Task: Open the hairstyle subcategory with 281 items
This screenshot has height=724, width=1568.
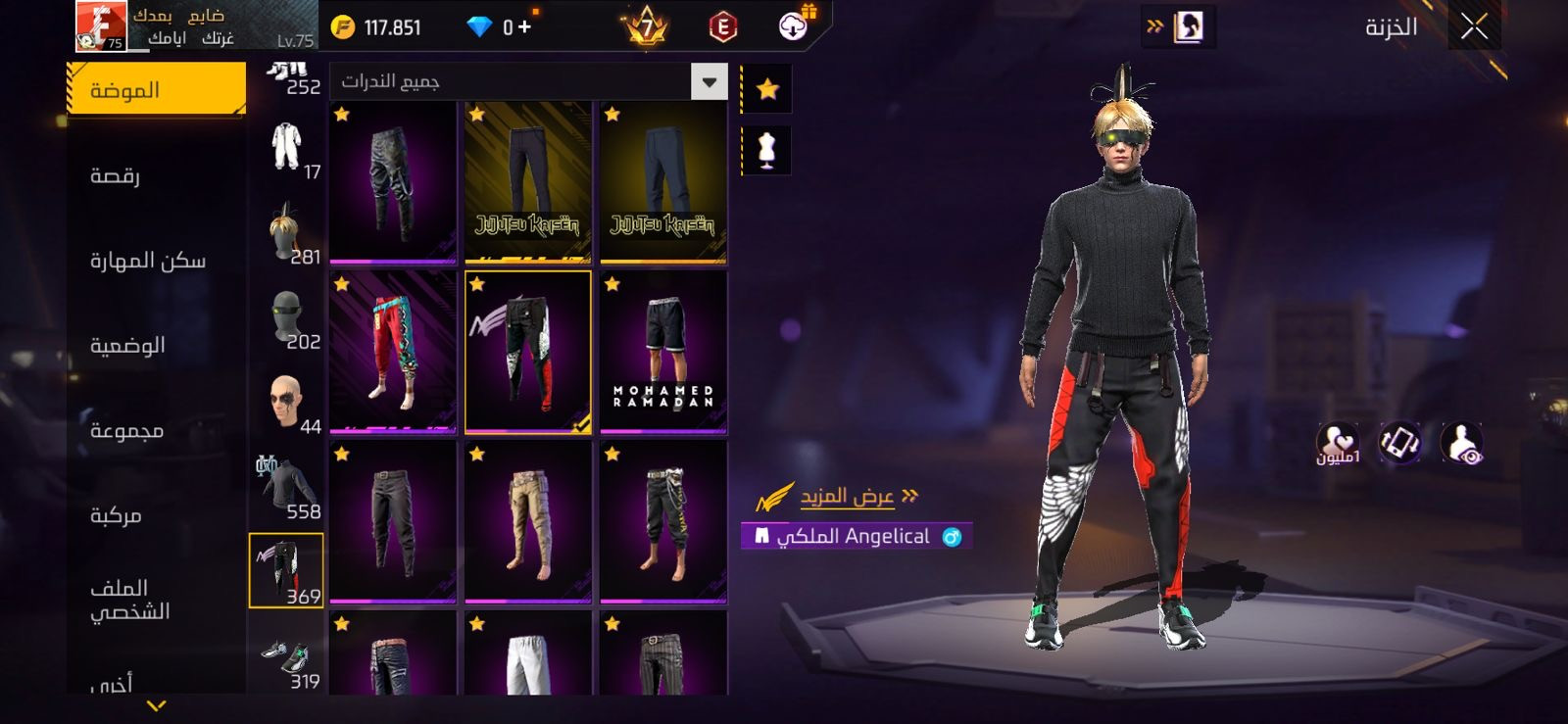Action: [x=286, y=234]
